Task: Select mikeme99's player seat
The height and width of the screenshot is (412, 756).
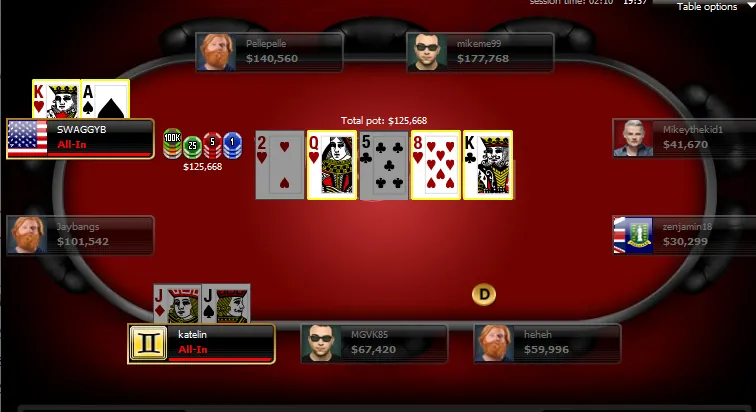Action: coord(480,52)
